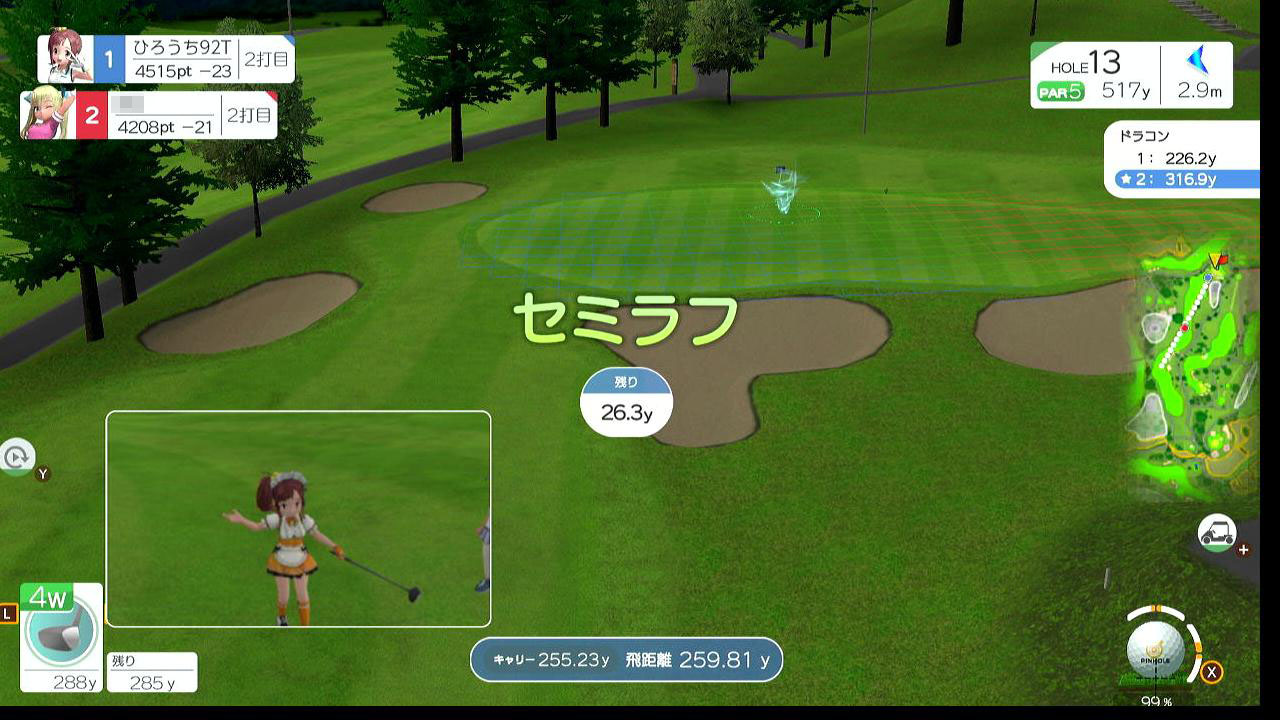Click the golf cart icon
Screen dimensions: 1280x720
point(1217,533)
